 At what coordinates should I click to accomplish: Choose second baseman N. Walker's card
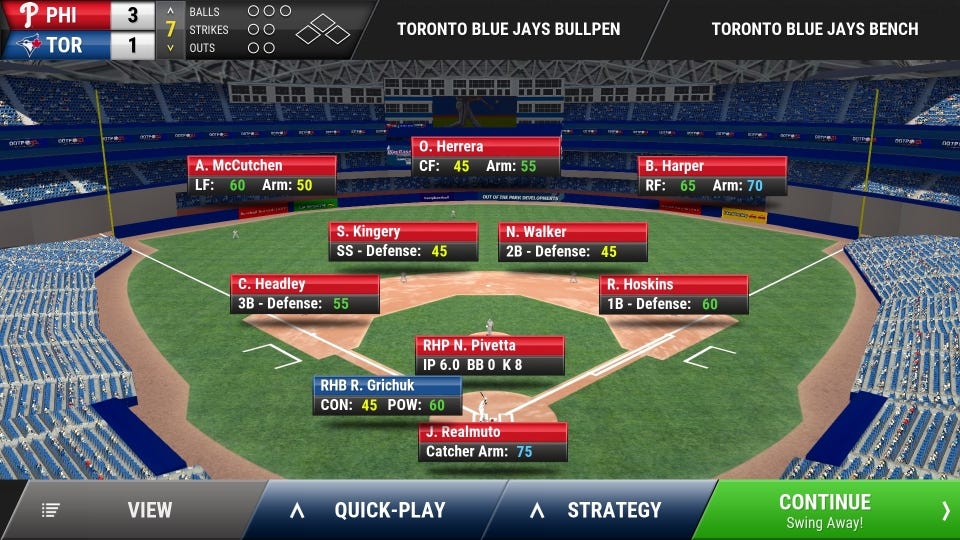click(x=572, y=242)
